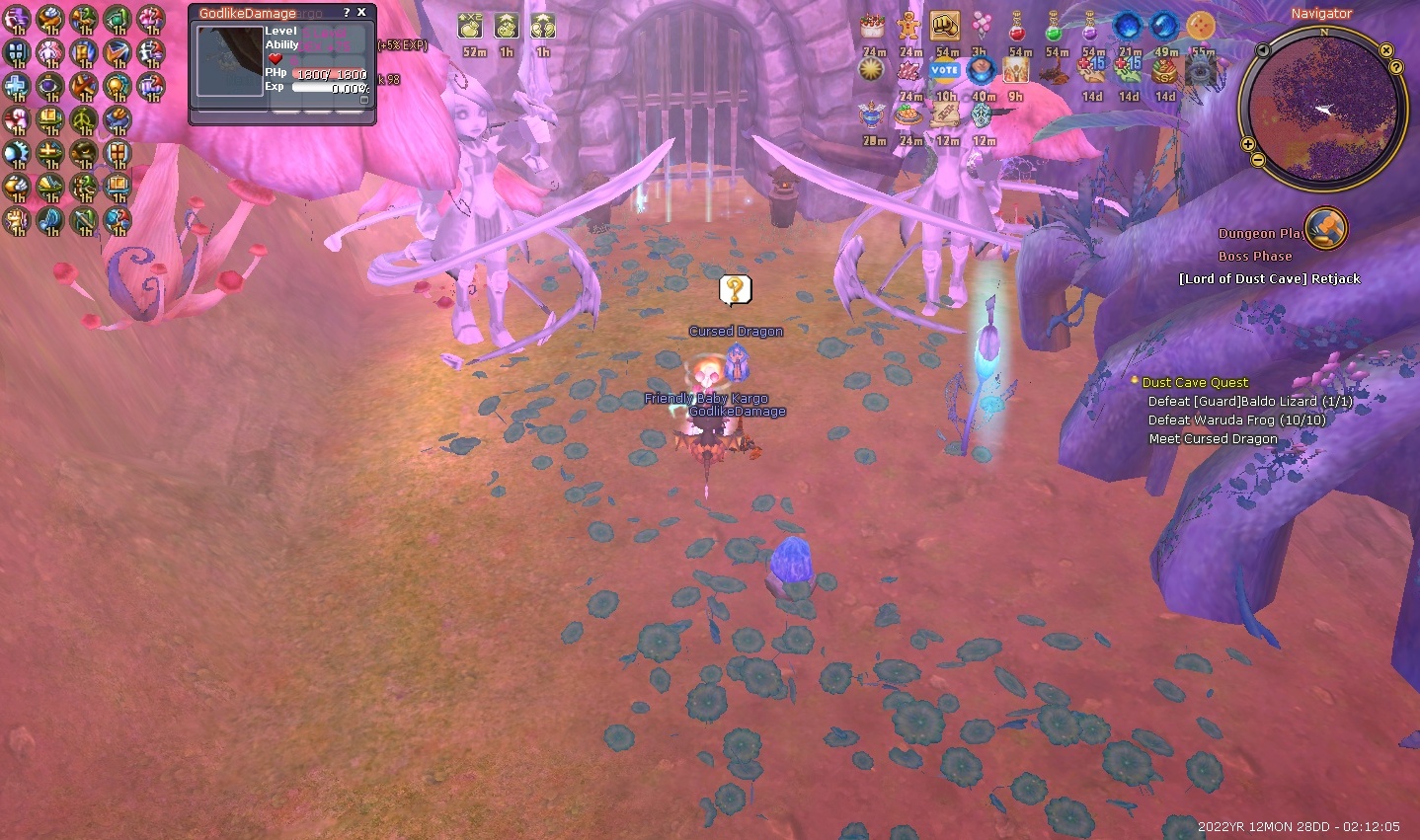
Task: Open the Navigator help button
Action: pos(1396,67)
